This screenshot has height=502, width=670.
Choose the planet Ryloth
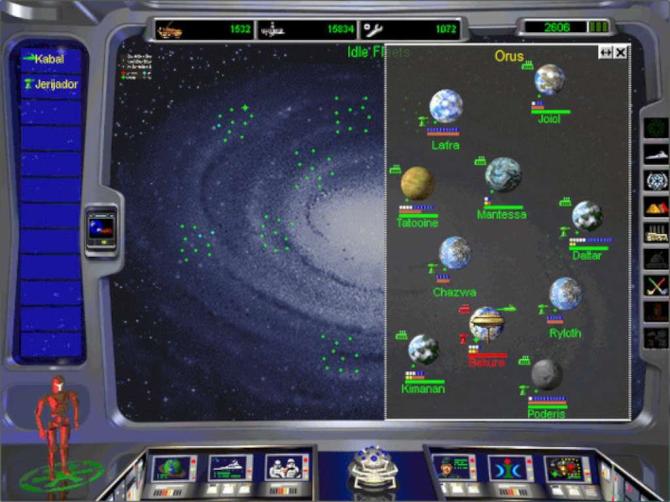coord(565,294)
